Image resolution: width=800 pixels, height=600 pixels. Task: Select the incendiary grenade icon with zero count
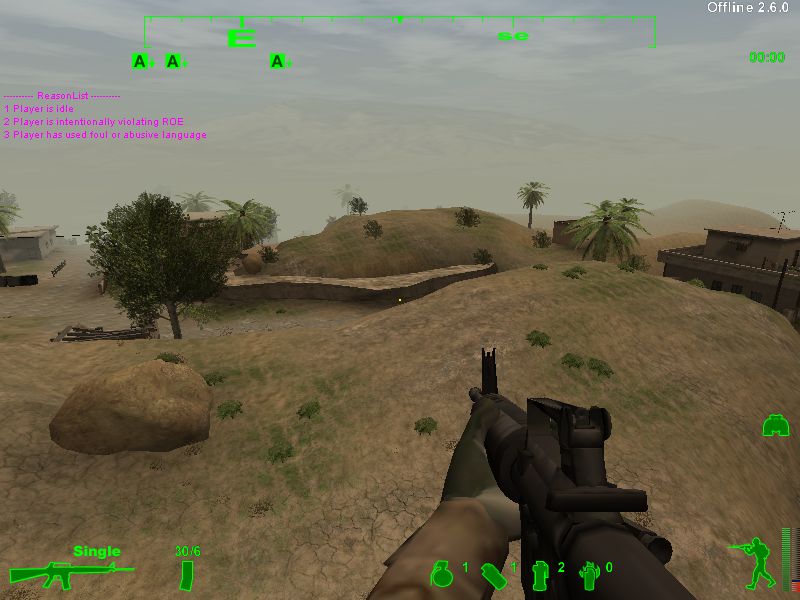(588, 573)
